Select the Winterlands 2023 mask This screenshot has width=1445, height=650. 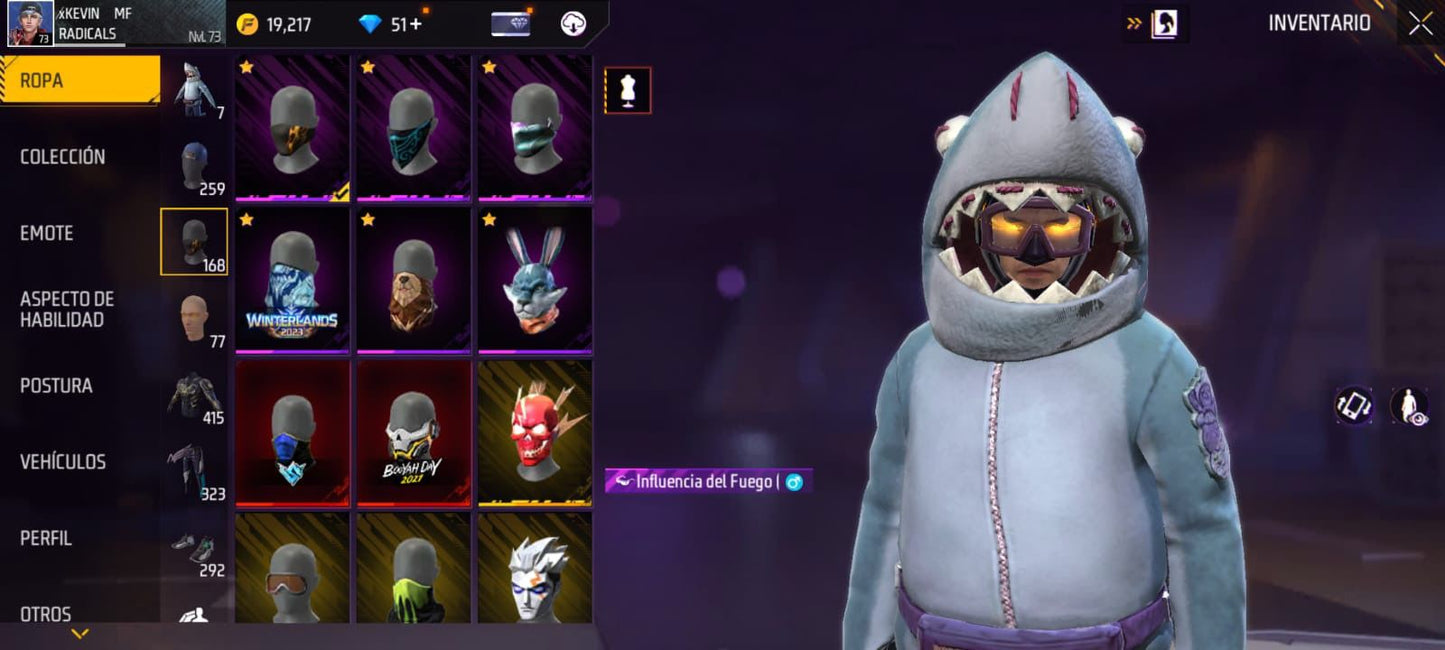click(292, 280)
